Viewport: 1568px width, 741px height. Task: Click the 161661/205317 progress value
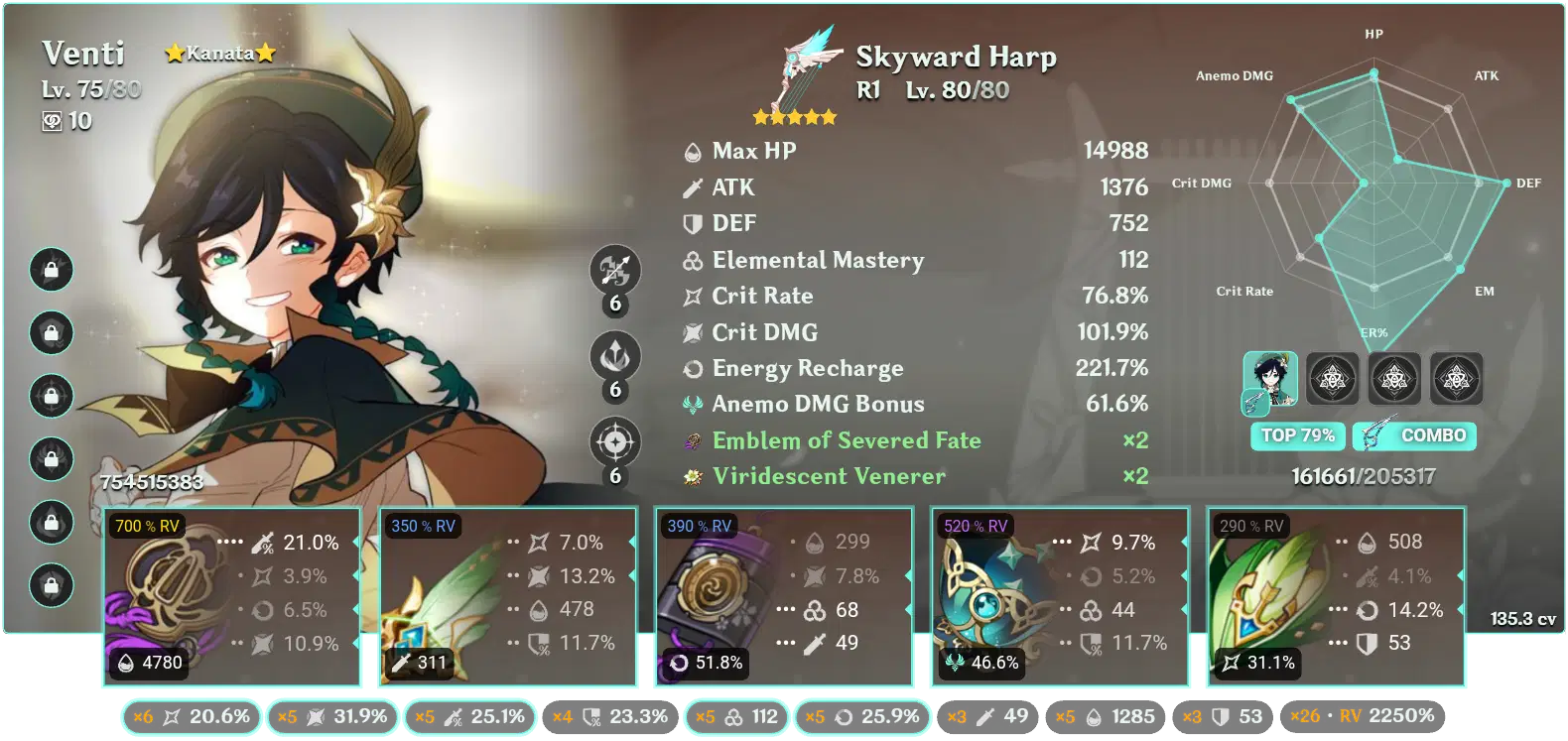coord(1364,475)
